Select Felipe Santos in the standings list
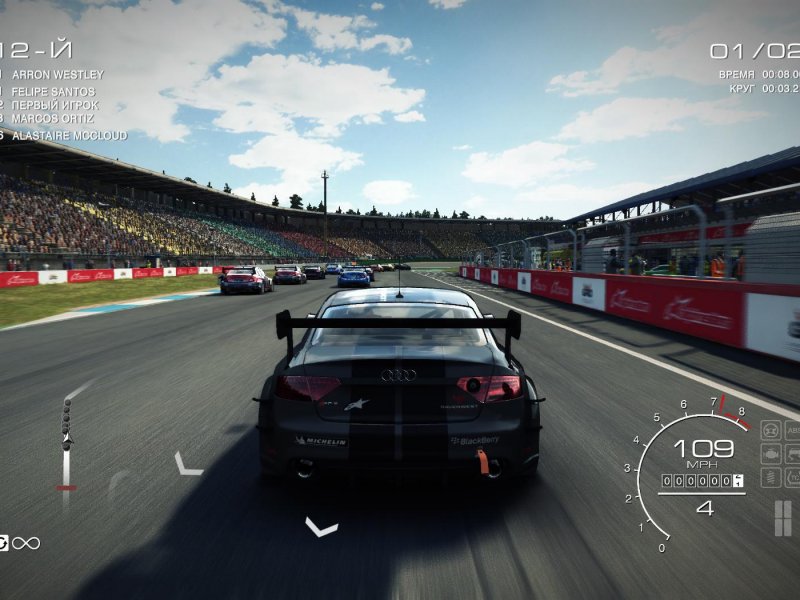Screen dimensions: 800x600 click(x=55, y=90)
